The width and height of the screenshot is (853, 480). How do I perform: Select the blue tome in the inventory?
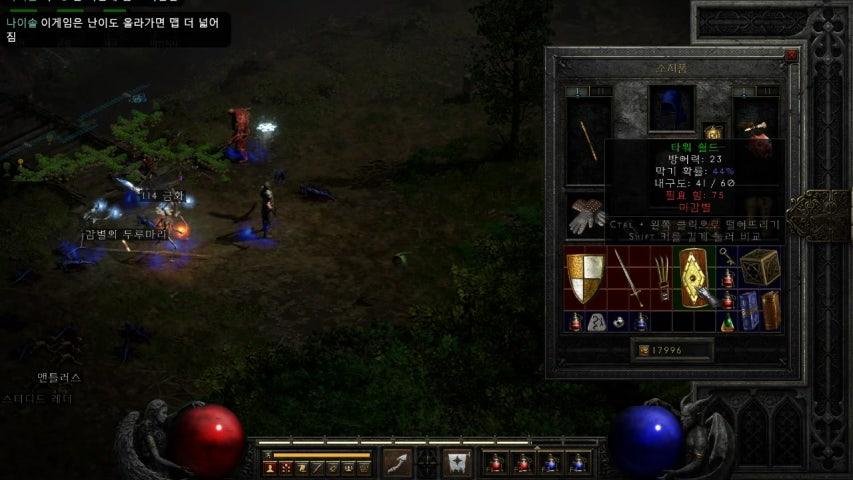(x=748, y=308)
